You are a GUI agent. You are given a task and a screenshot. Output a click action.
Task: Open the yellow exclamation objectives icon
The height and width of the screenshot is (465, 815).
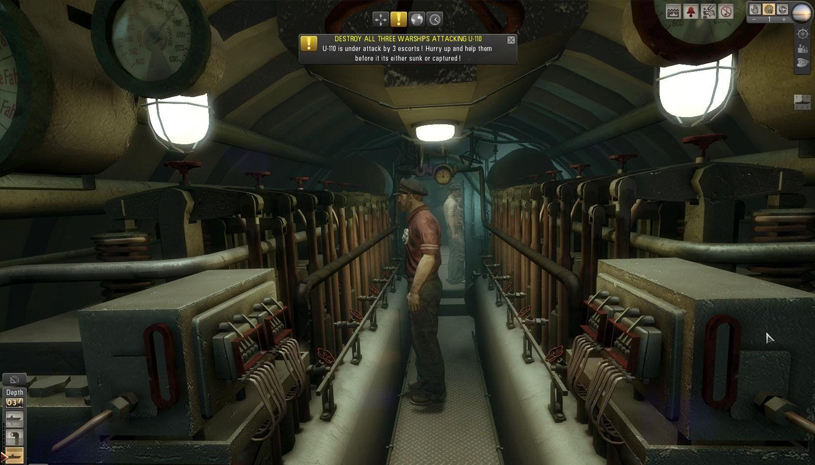[x=399, y=19]
